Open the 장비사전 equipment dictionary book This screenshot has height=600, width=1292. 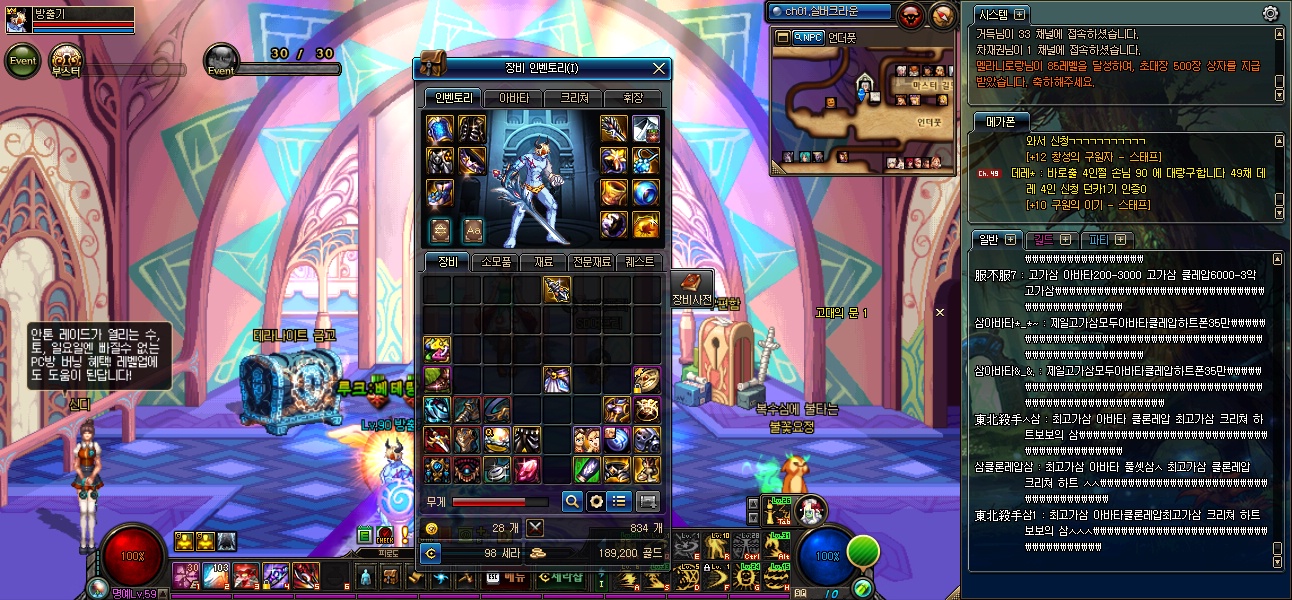click(692, 286)
